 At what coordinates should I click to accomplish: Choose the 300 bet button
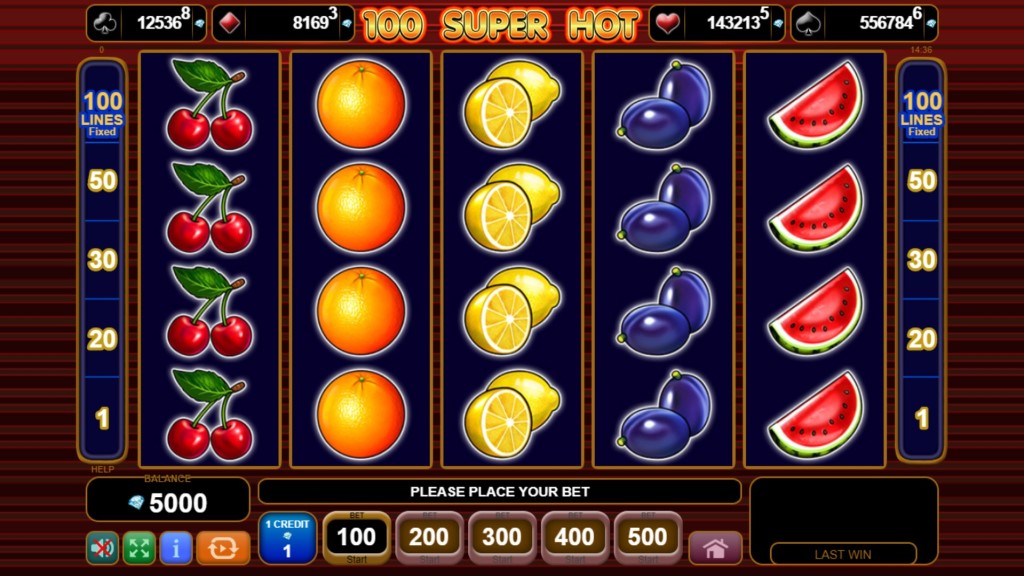tap(502, 539)
